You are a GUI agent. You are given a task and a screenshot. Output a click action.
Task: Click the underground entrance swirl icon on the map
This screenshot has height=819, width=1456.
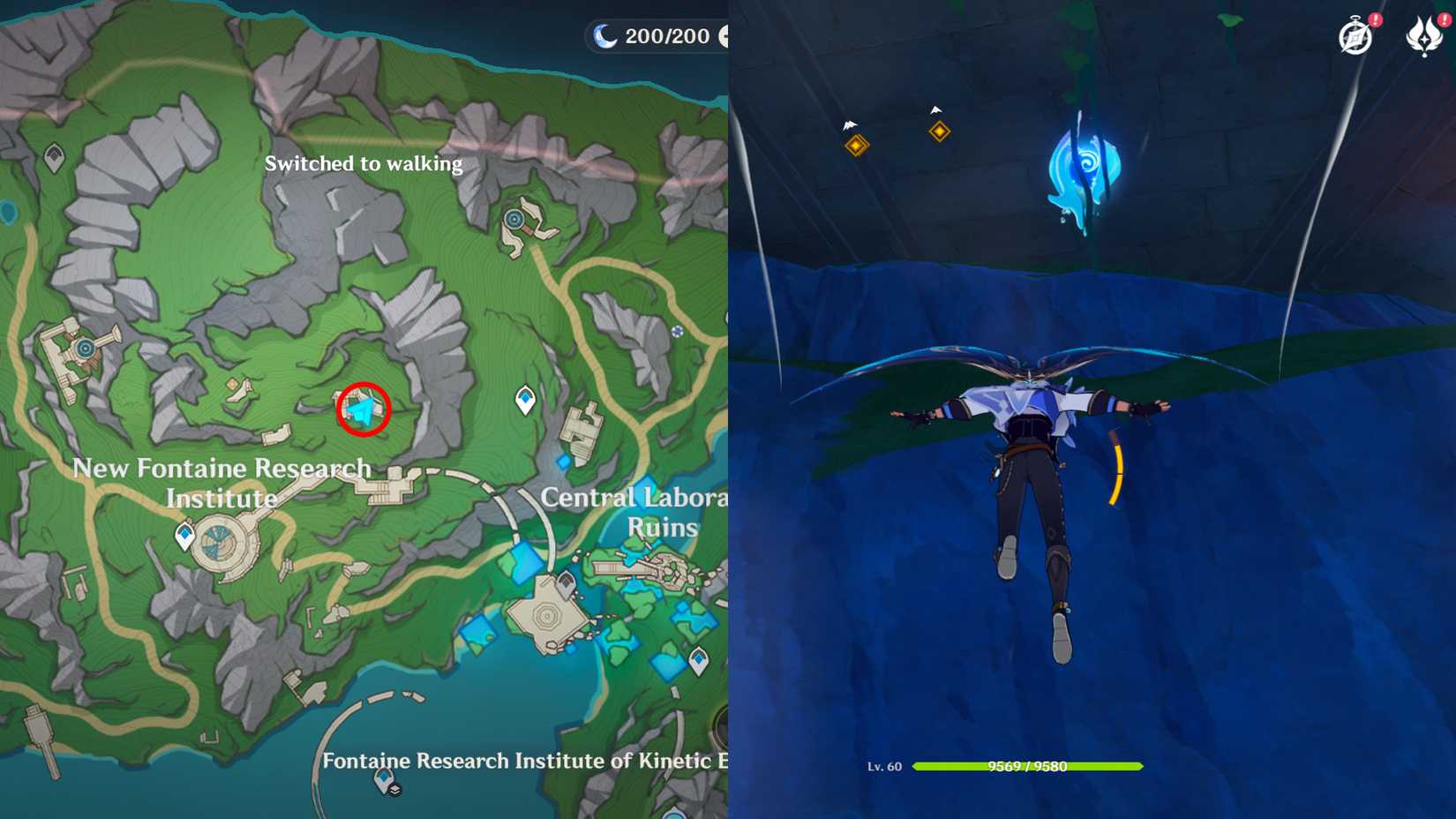click(x=84, y=349)
